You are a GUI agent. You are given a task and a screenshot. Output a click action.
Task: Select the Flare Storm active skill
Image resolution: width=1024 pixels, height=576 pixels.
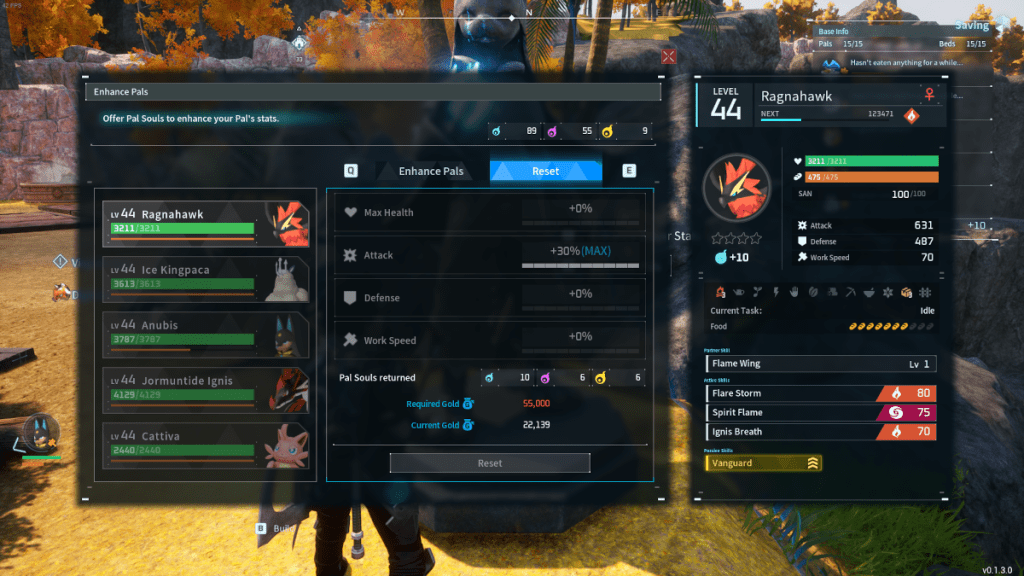pos(821,393)
